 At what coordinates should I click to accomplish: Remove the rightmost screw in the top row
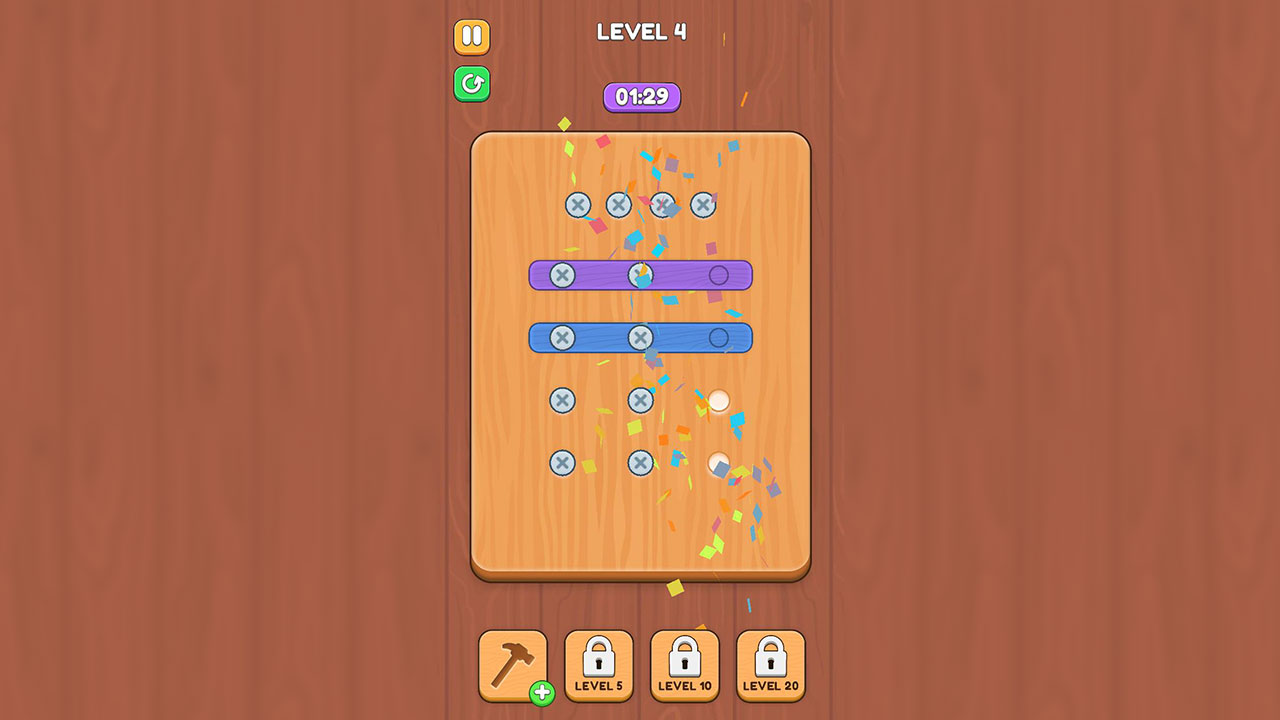(704, 204)
